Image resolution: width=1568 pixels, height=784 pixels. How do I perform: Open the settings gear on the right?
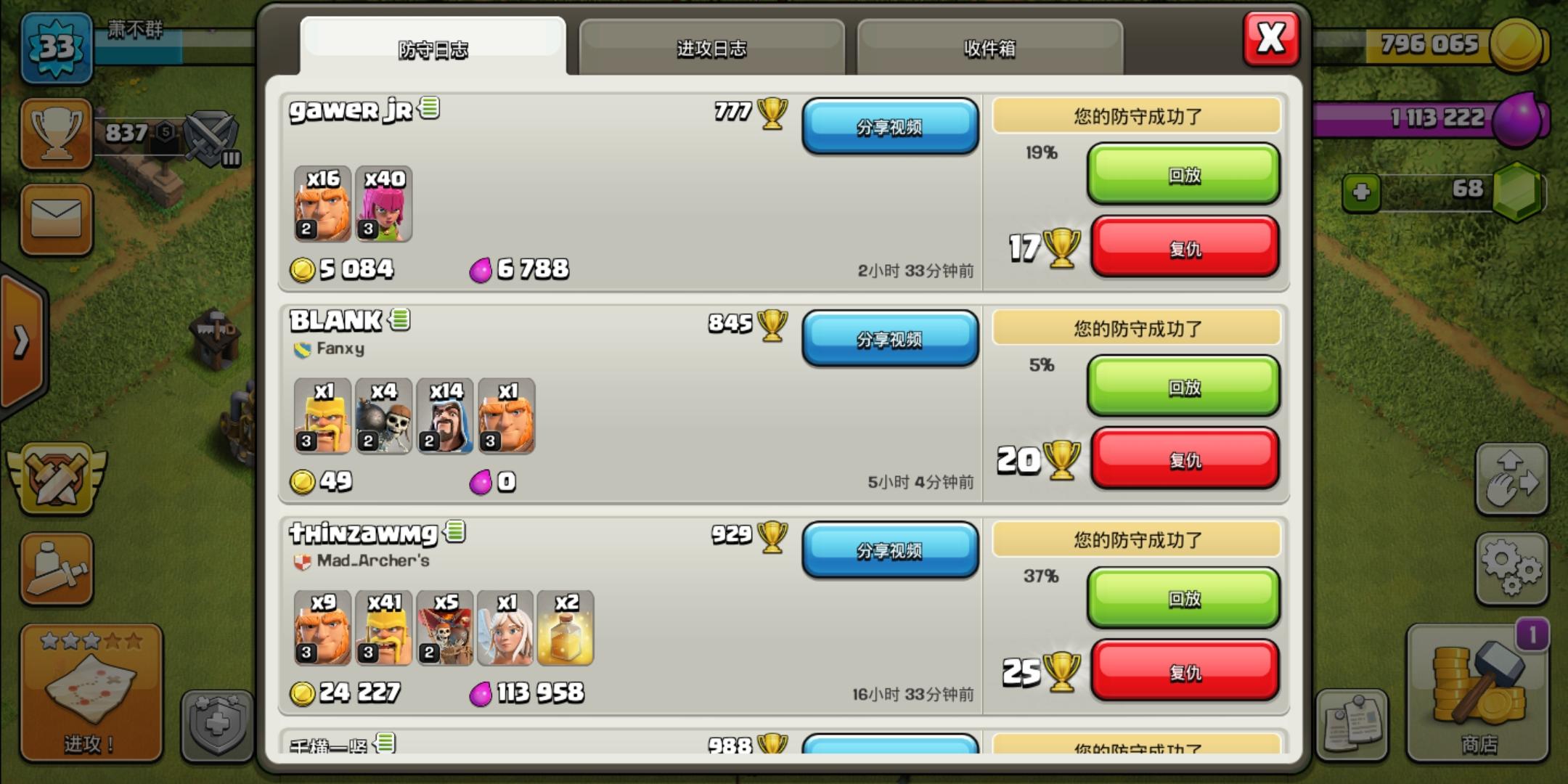1511,568
